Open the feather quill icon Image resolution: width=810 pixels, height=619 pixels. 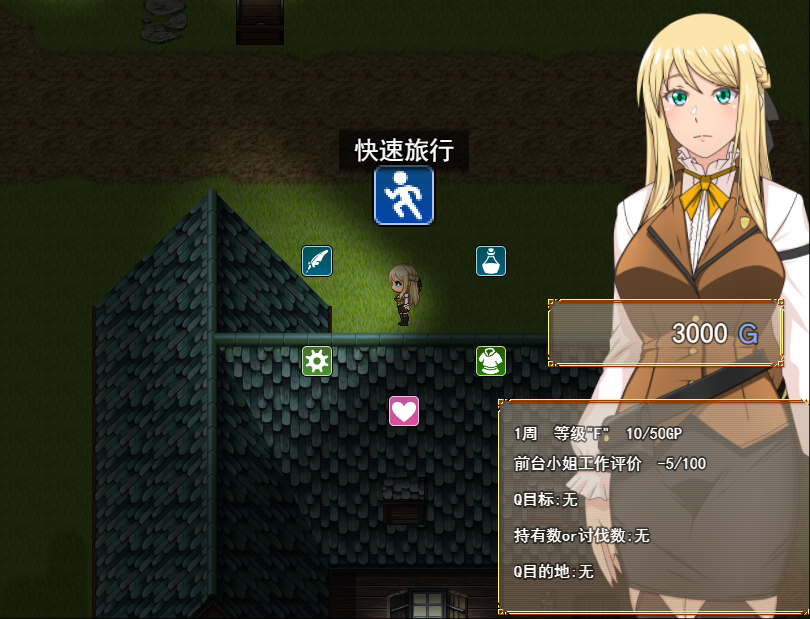tap(317, 261)
